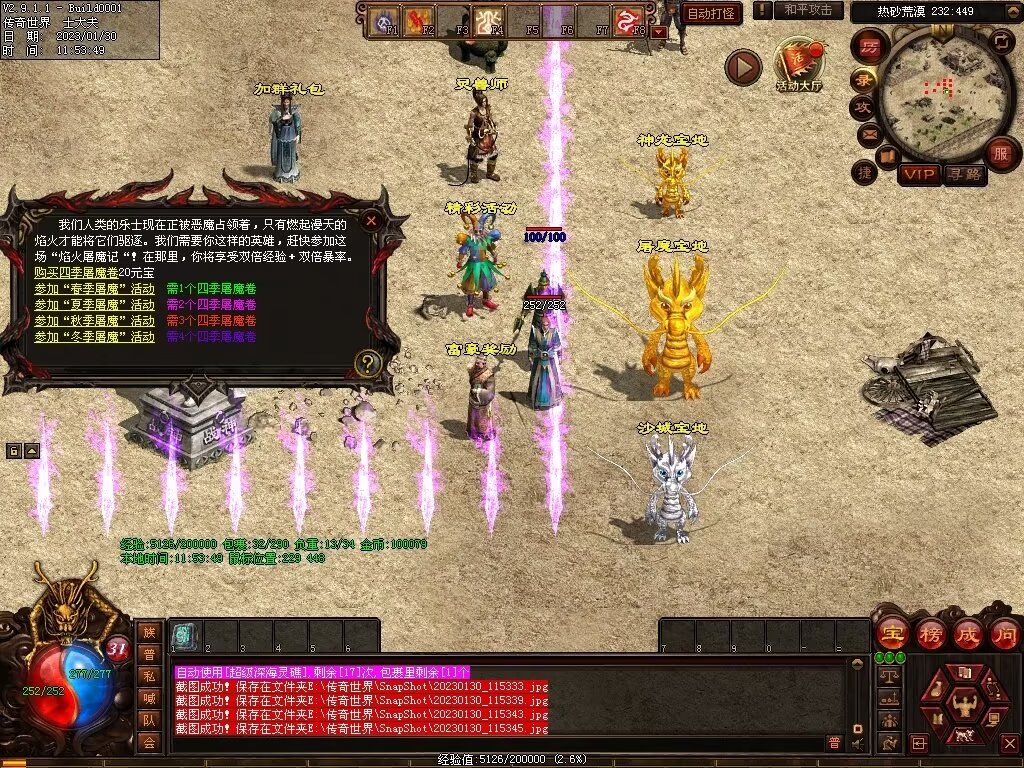Select the 秋季屠魔 autumn event option
The width and height of the screenshot is (1024, 768).
coord(94,320)
